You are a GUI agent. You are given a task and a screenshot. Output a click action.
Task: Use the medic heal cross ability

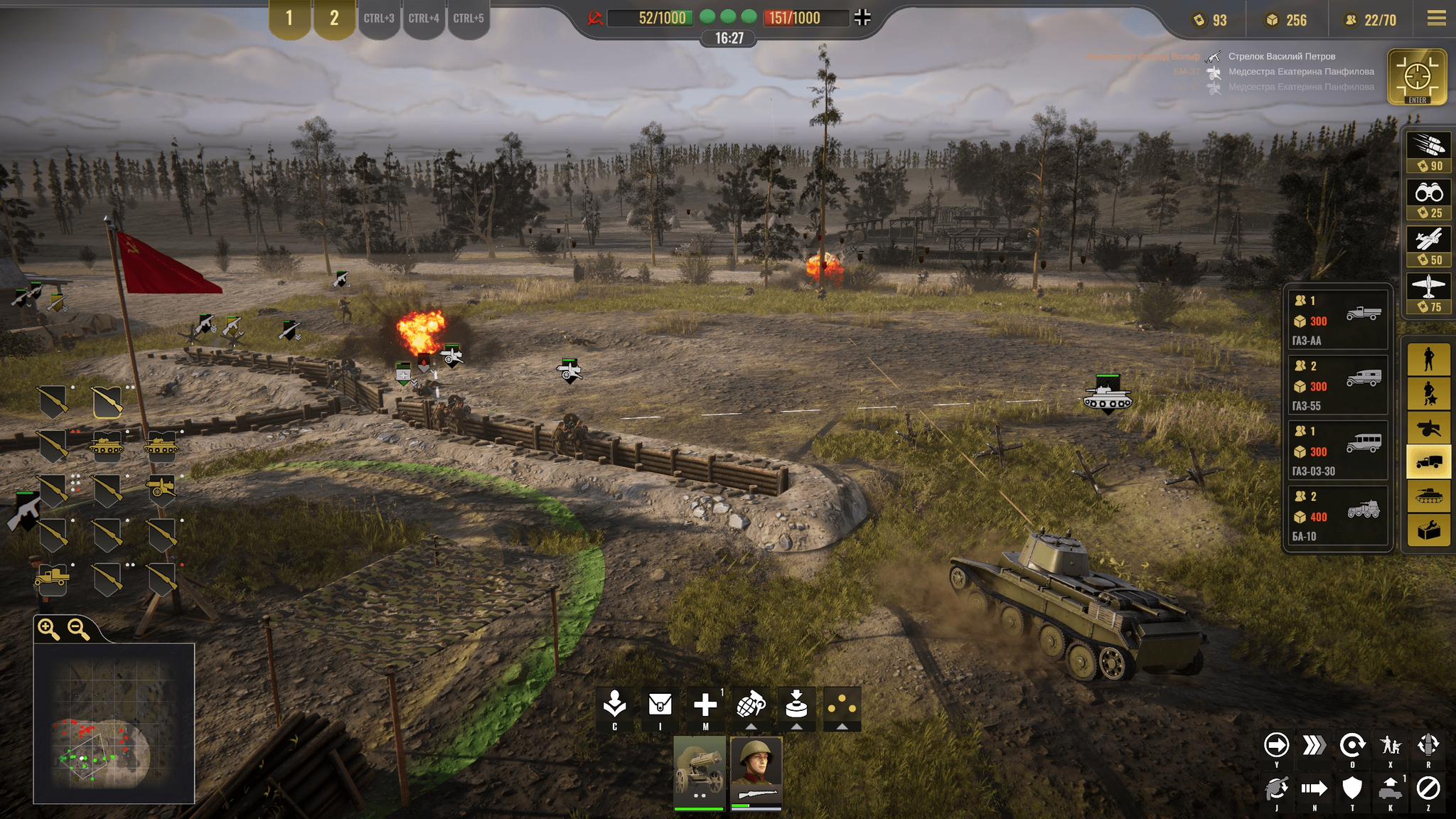click(705, 706)
